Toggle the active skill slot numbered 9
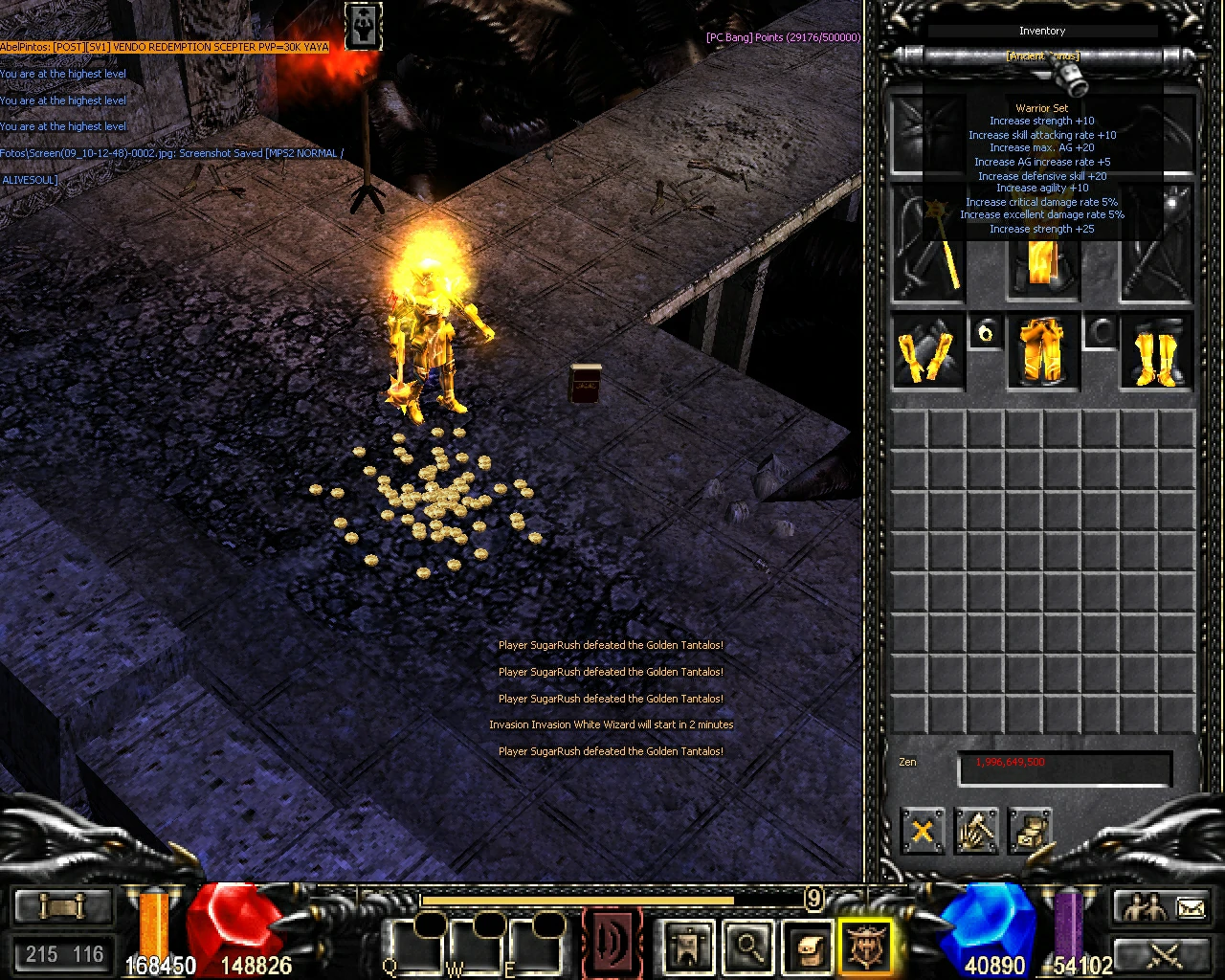1225x980 pixels. (x=813, y=900)
